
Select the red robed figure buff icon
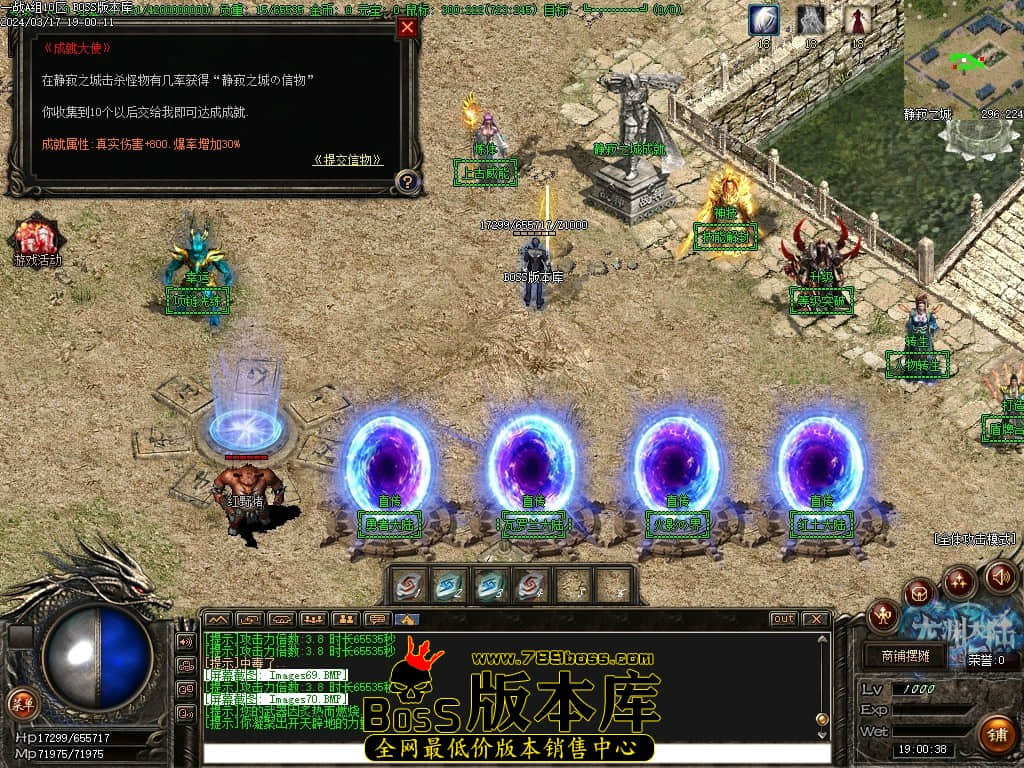tap(857, 21)
